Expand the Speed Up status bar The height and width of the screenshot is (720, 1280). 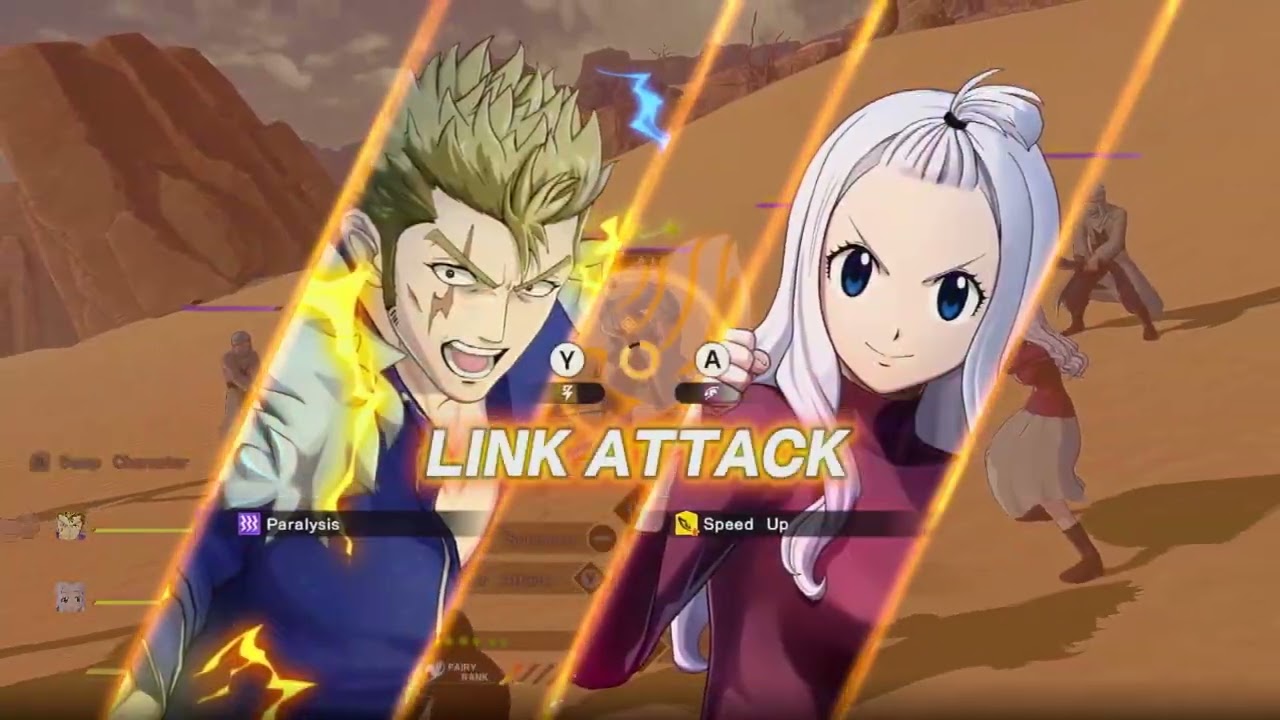pyautogui.click(x=790, y=522)
